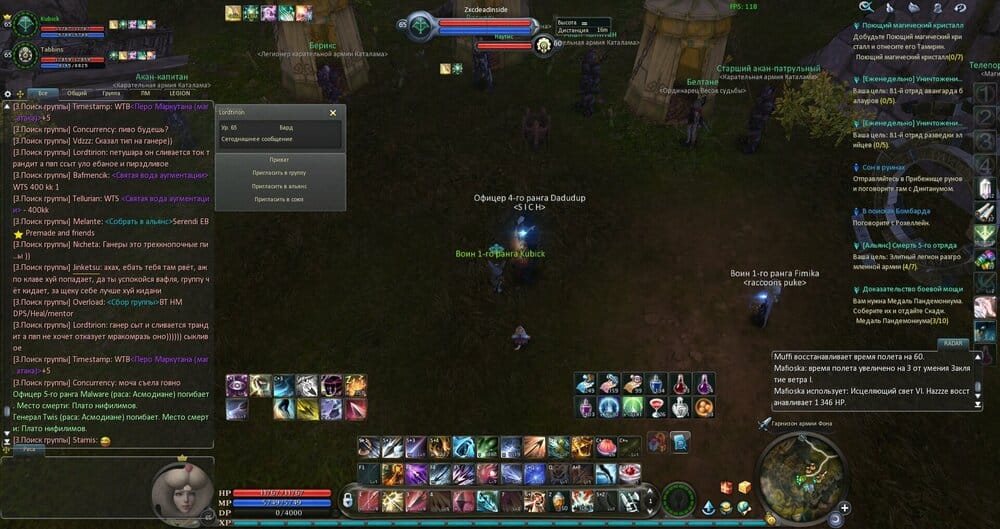The width and height of the screenshot is (1000, 529).
Task: Select Пригласить в союз option
Action: (x=279, y=199)
